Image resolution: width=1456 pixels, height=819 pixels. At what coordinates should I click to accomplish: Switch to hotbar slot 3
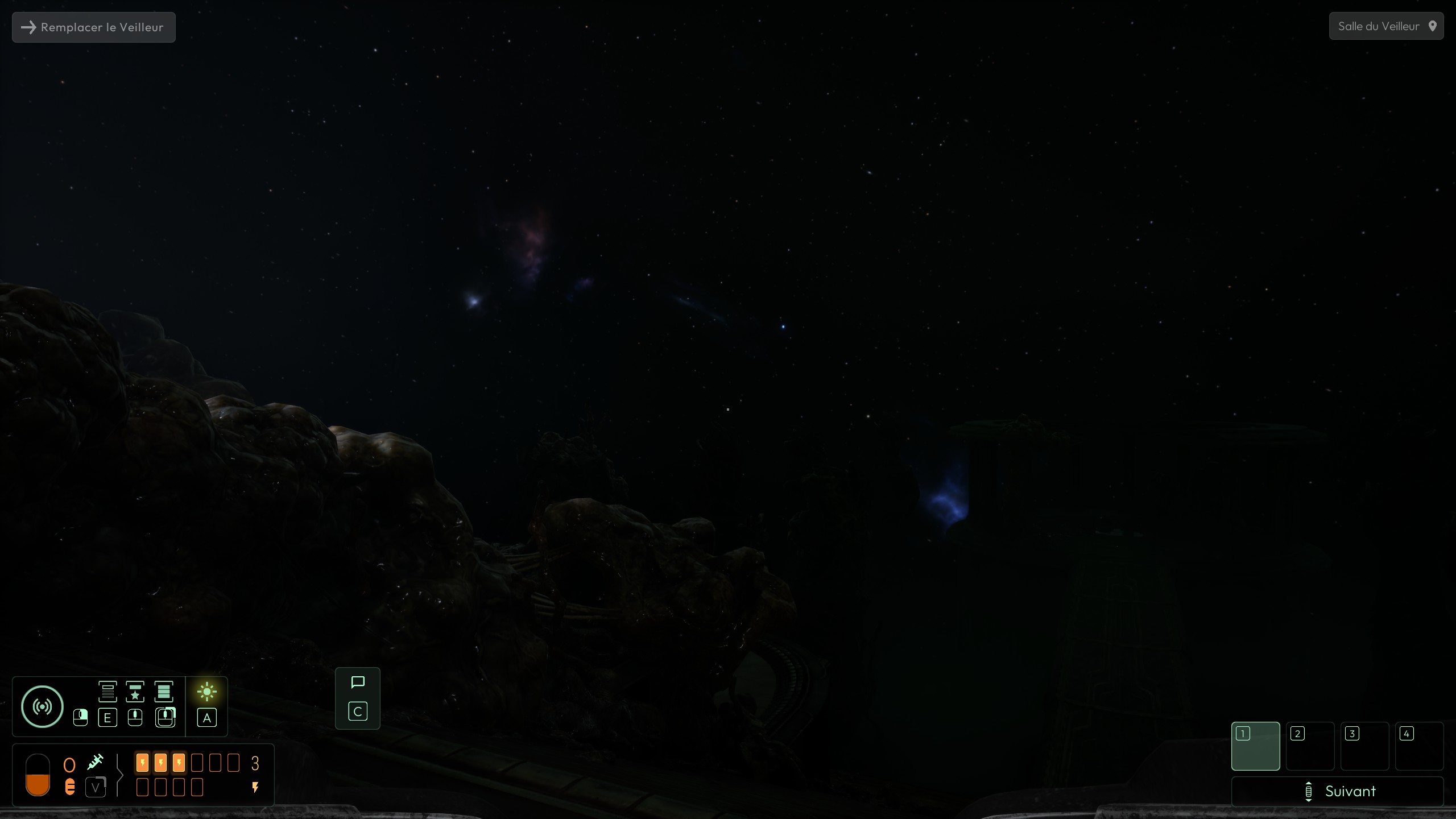pyautogui.click(x=1364, y=746)
